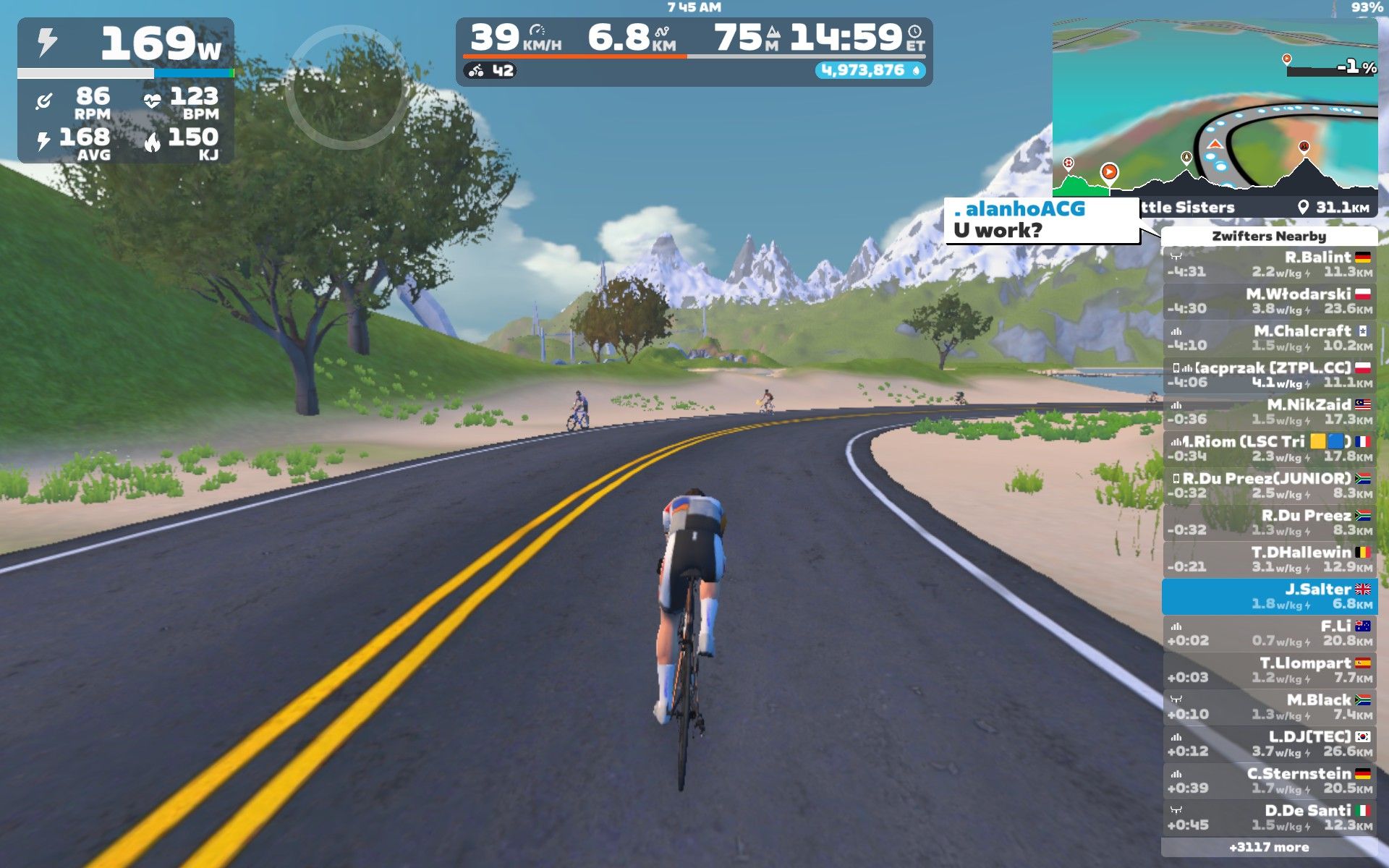Open alanhoACG's chat message bubble
The height and width of the screenshot is (868, 1389).
(1042, 221)
